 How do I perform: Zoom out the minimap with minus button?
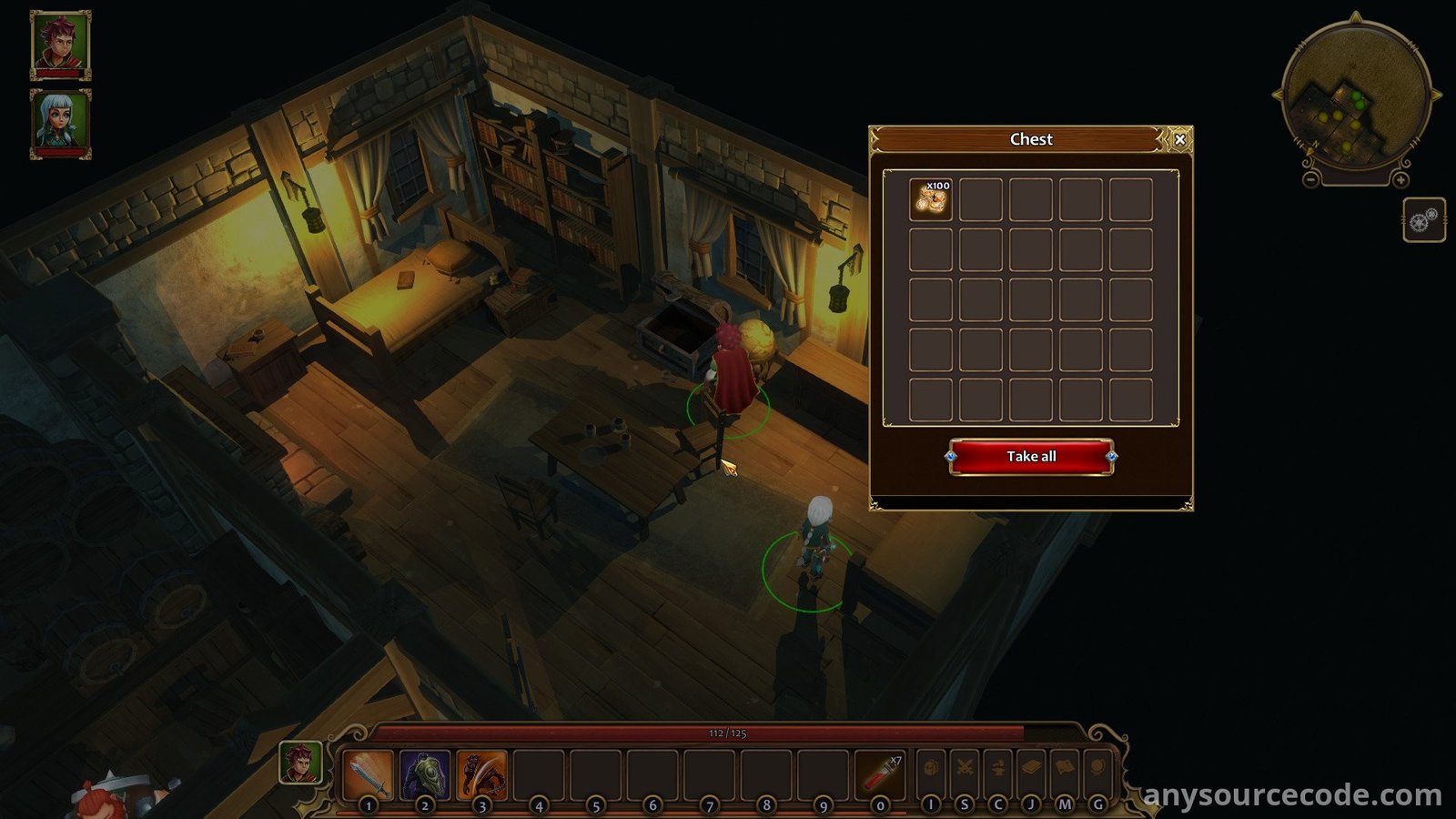coord(1310,179)
